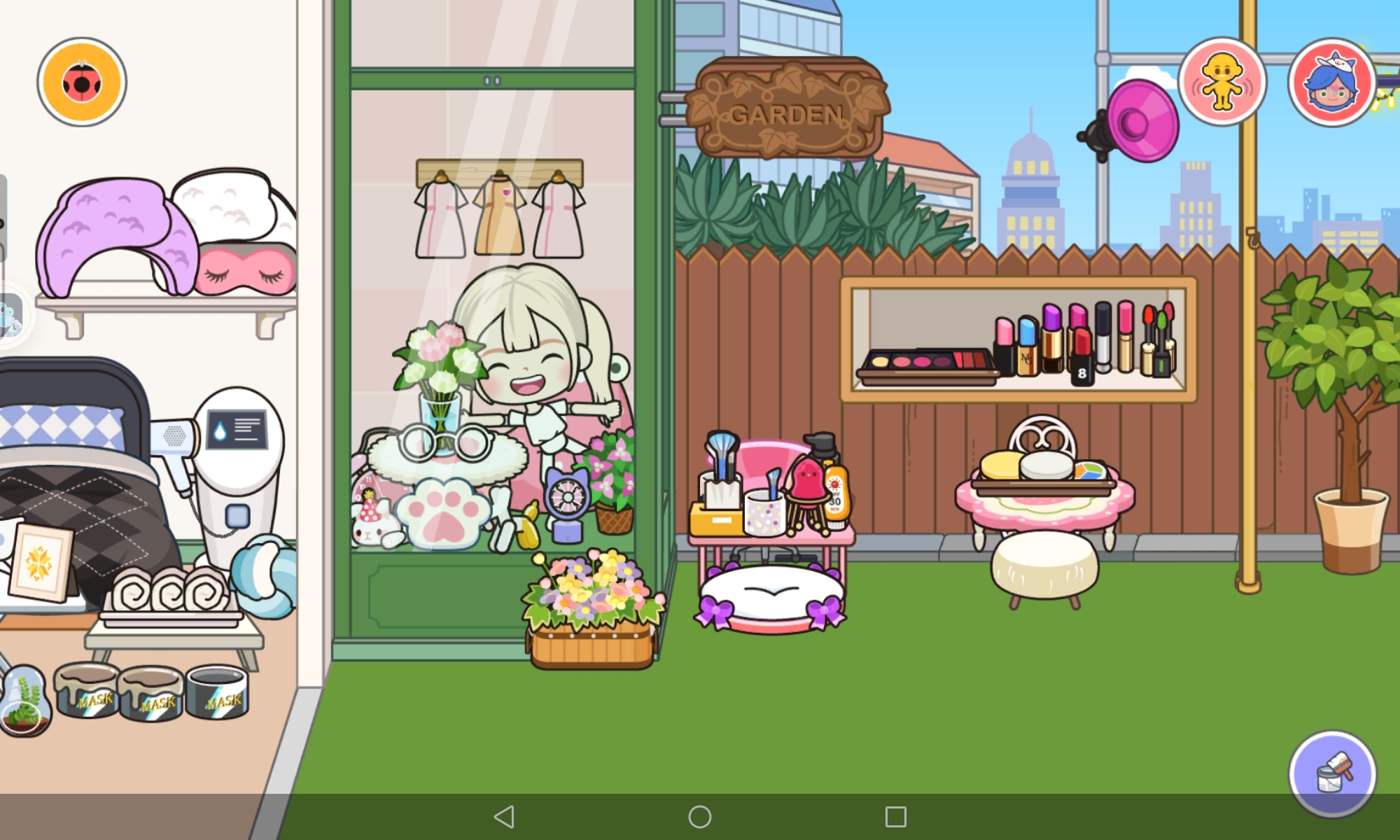
Task: Tap the orange ladybug button
Action: click(82, 83)
